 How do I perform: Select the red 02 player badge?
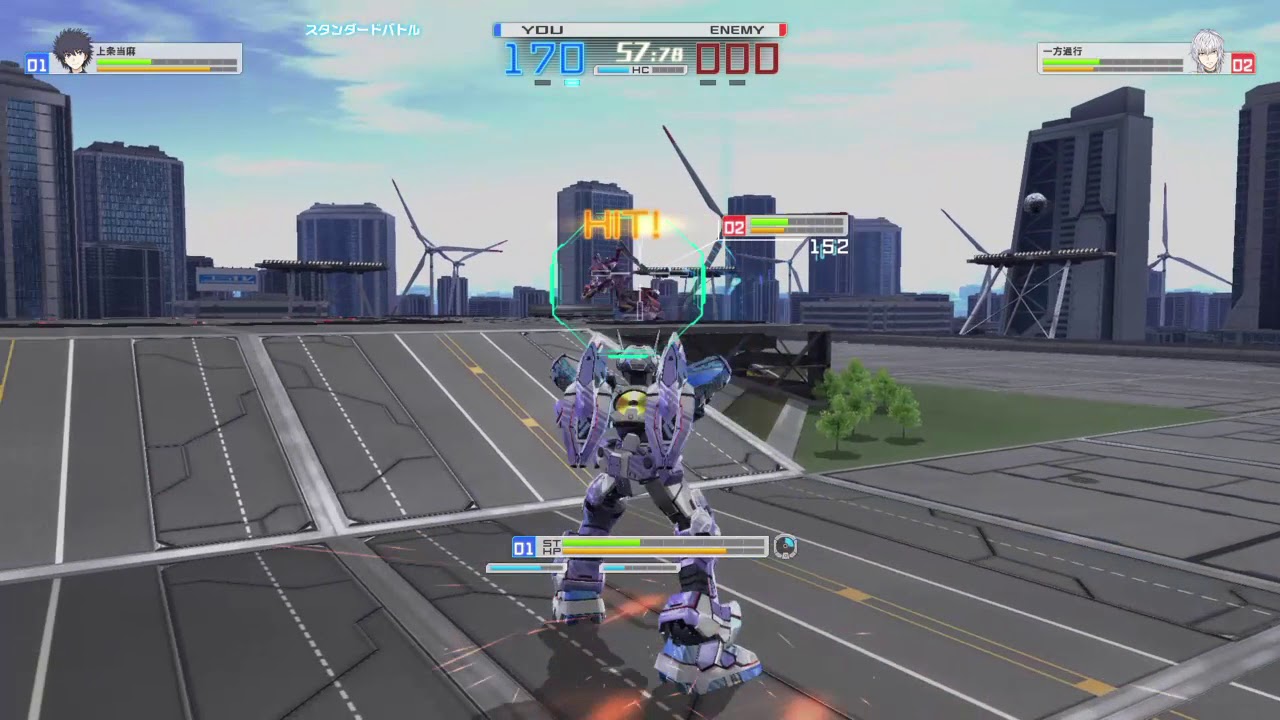point(1244,65)
